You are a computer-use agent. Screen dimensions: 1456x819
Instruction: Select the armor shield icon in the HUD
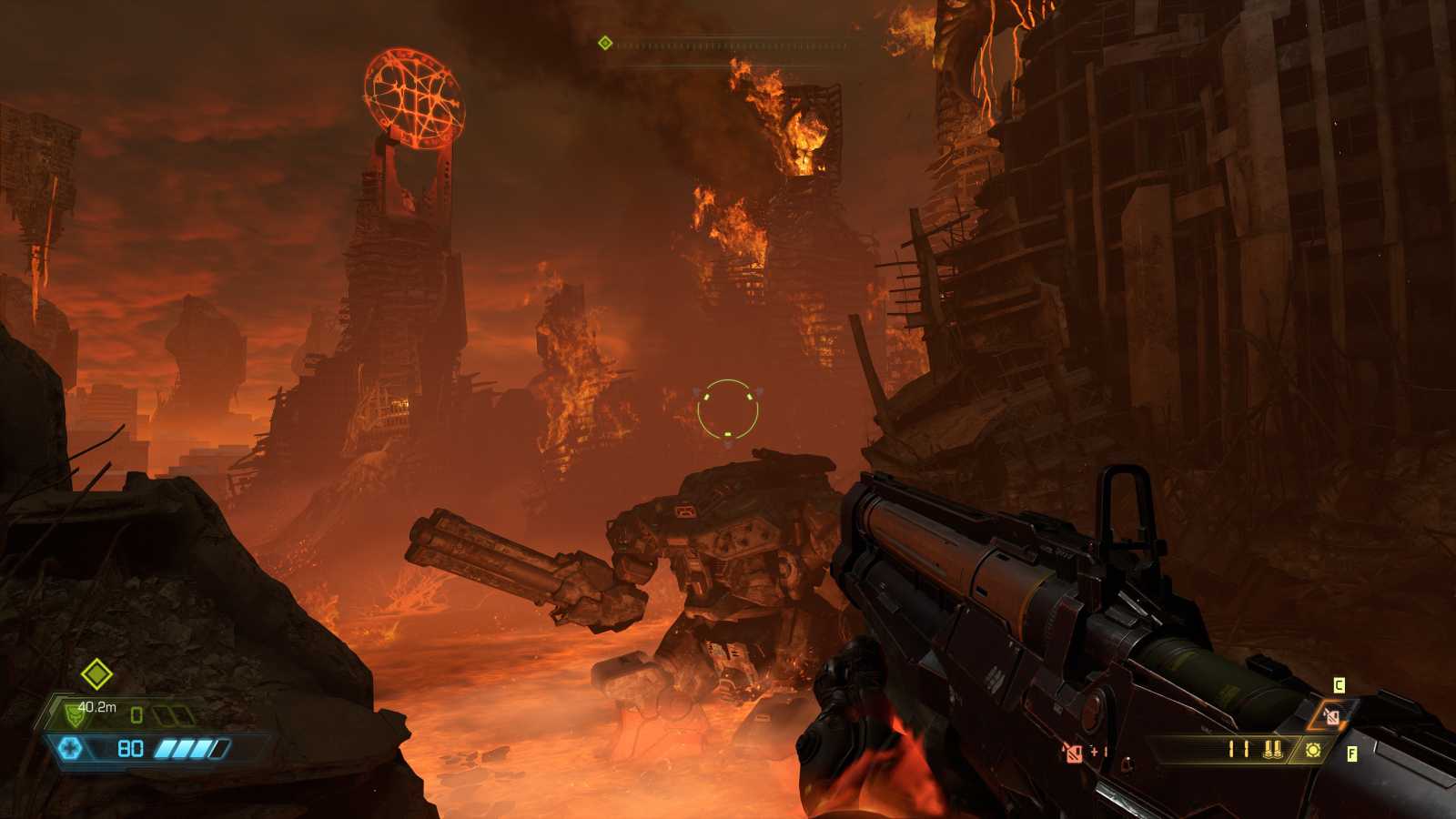pos(75,716)
